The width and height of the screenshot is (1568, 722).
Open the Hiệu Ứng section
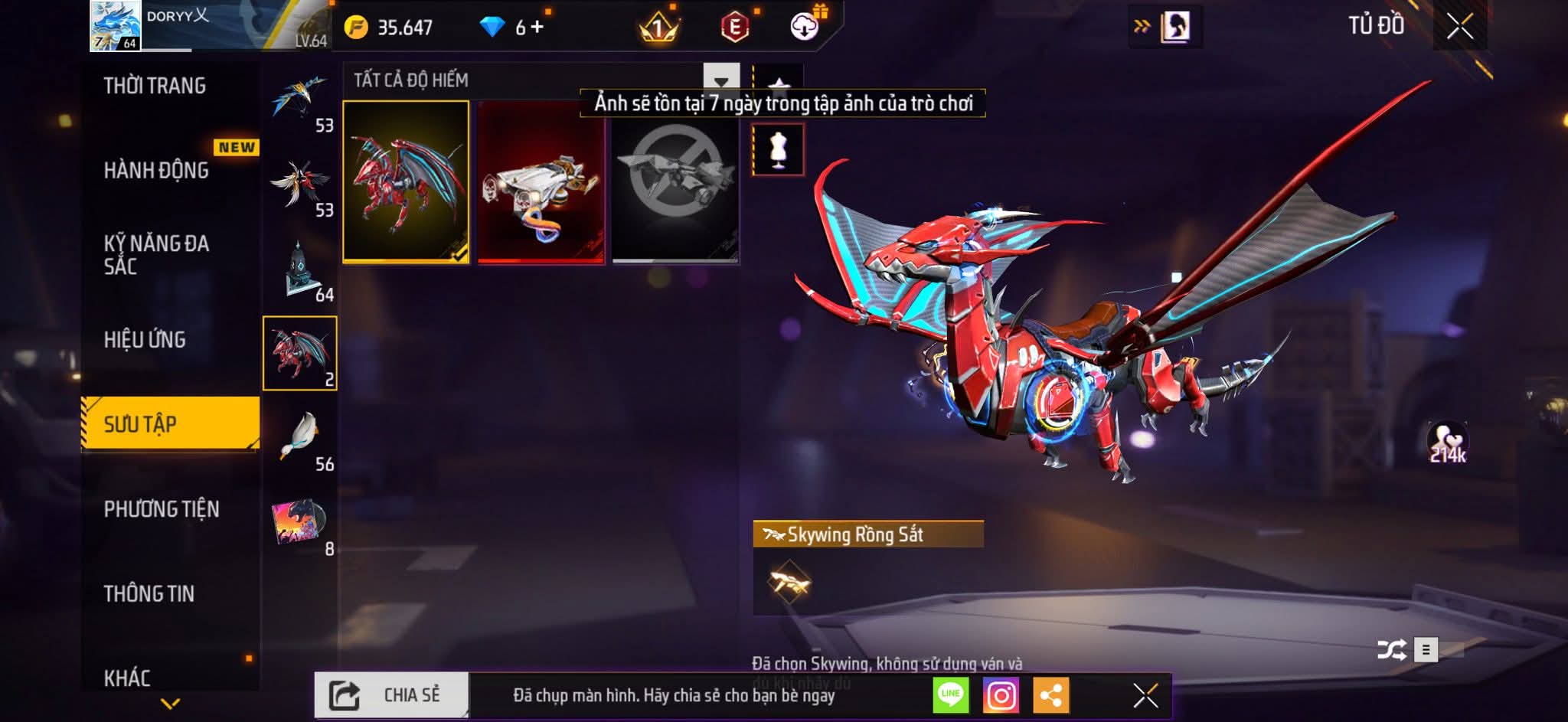[145, 339]
